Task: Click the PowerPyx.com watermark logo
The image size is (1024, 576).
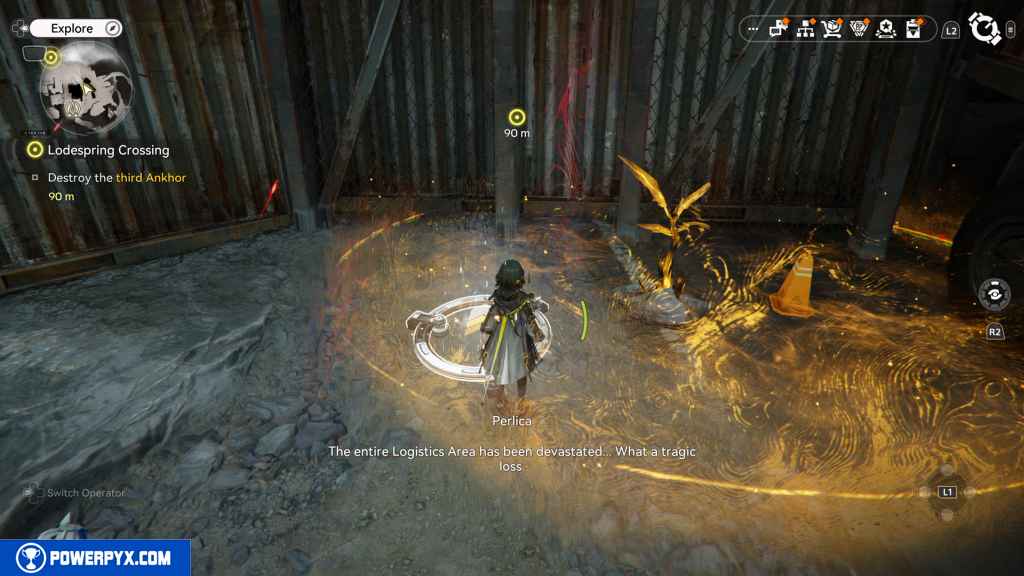Action: pos(95,558)
